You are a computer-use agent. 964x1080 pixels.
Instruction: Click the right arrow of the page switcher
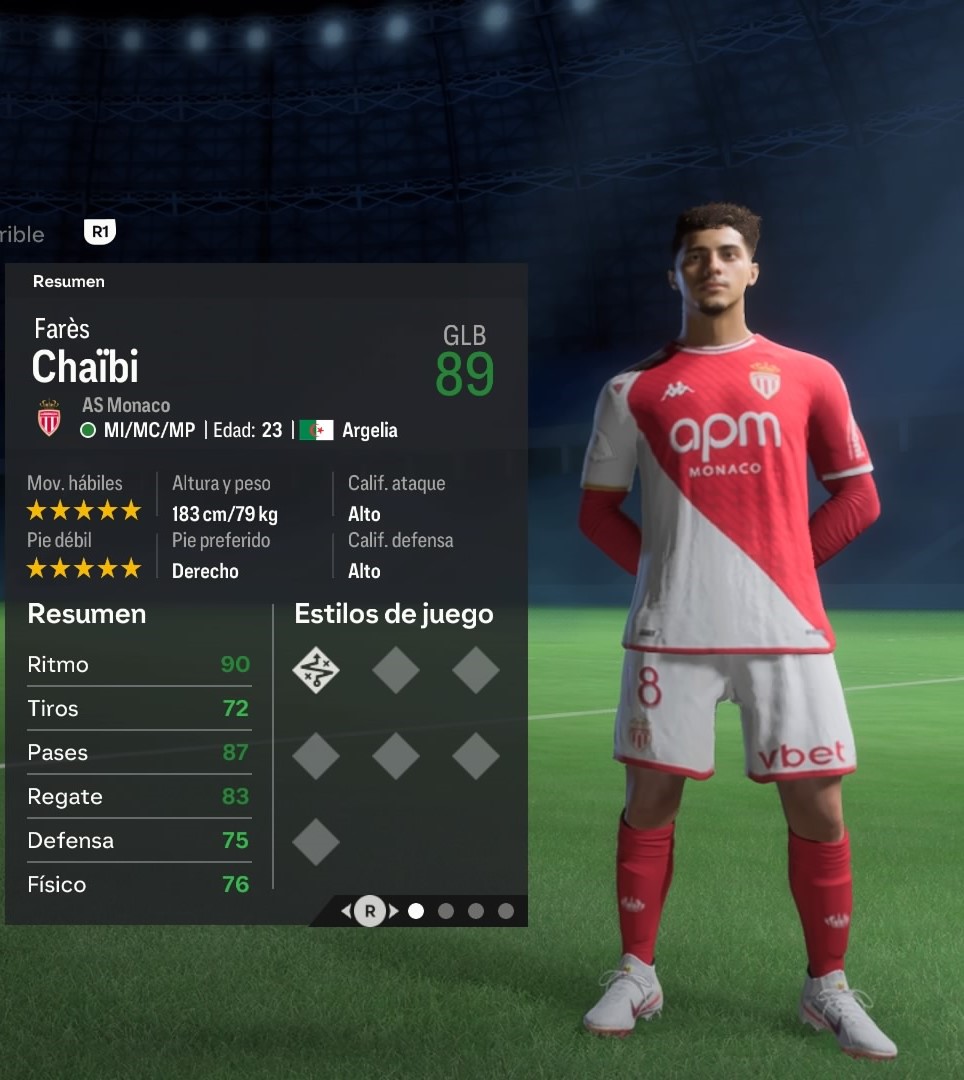(x=394, y=911)
